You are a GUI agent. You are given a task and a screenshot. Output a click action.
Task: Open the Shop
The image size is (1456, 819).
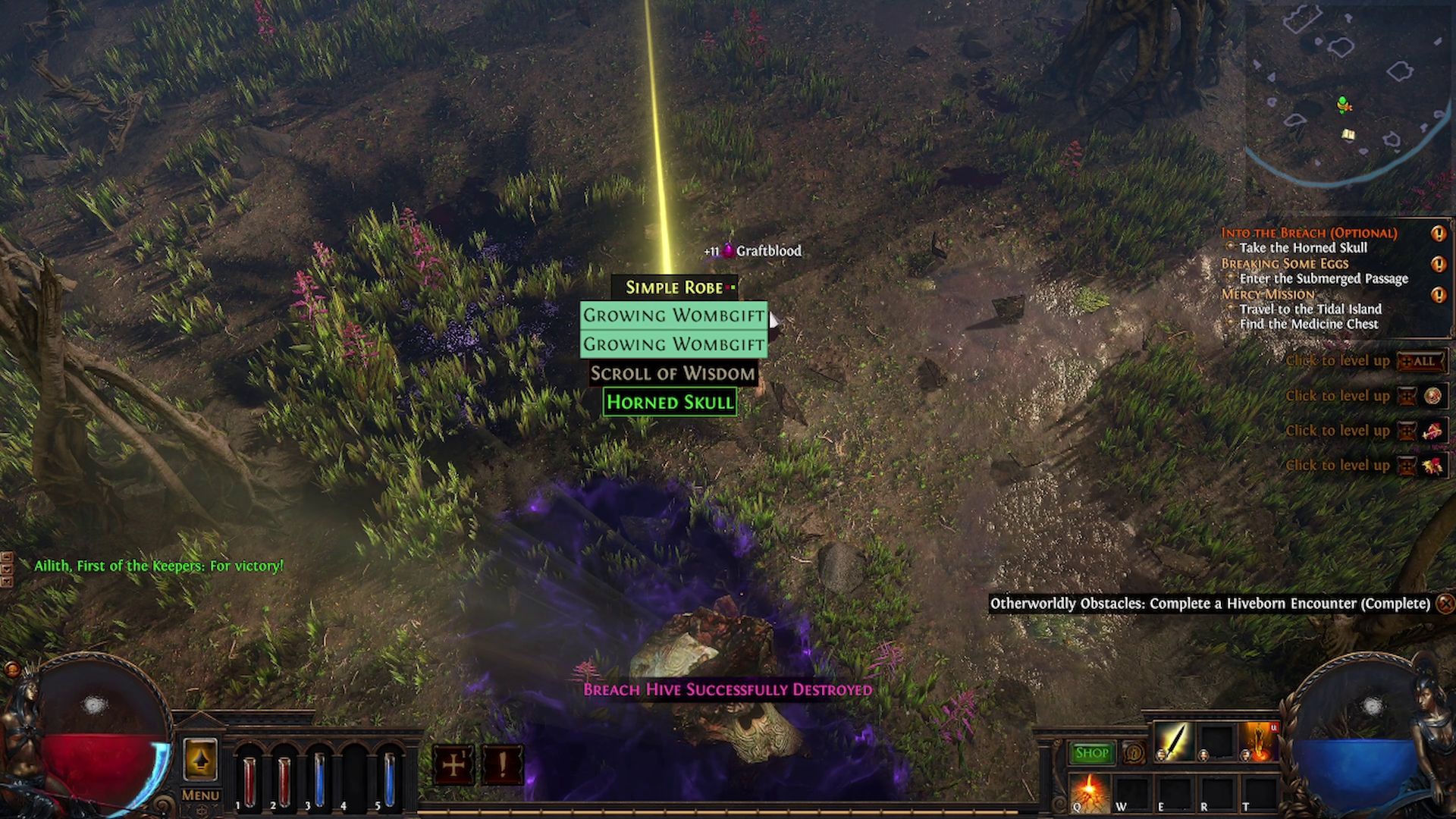point(1092,752)
